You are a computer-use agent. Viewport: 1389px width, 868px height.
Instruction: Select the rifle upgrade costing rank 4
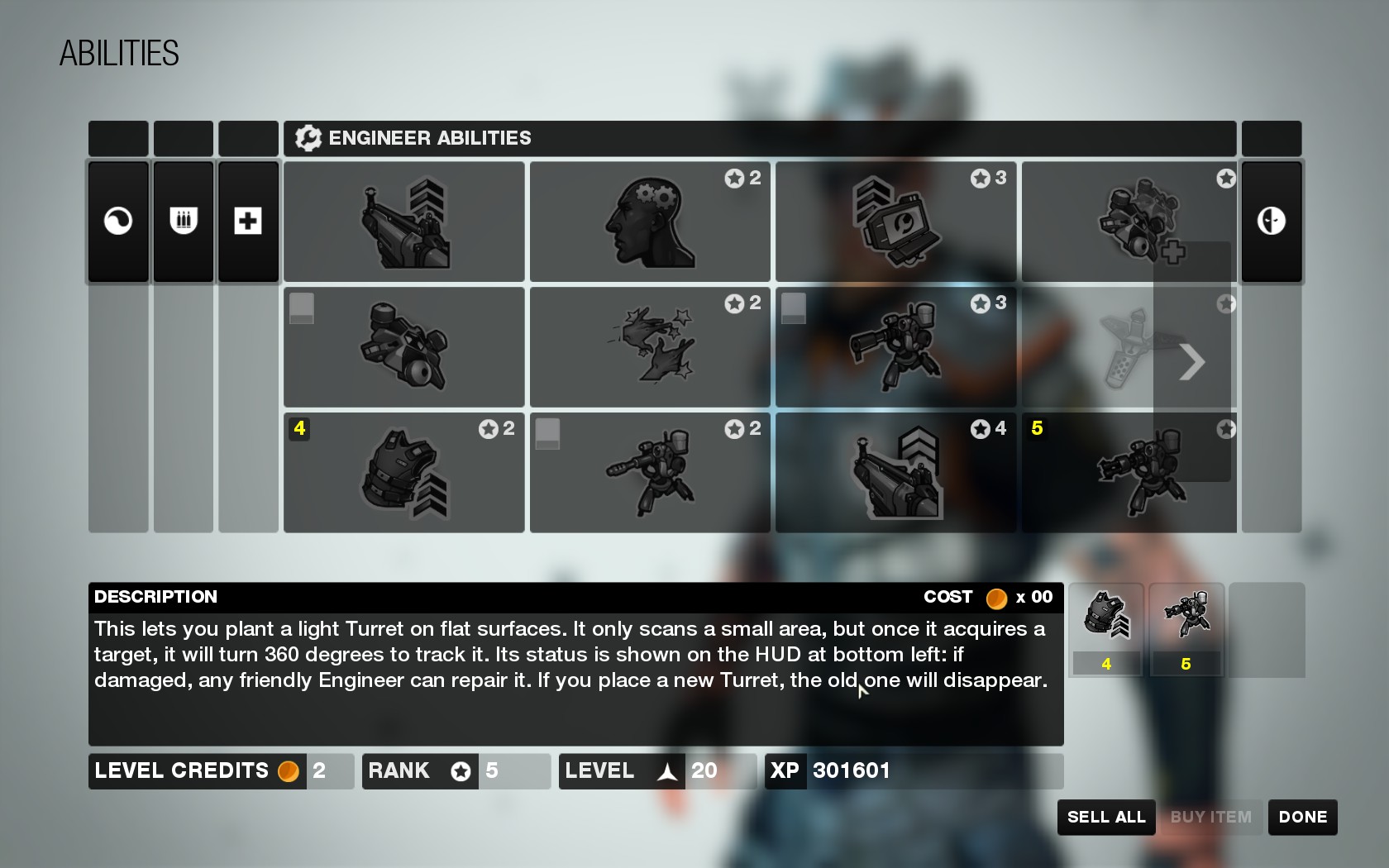click(x=895, y=473)
